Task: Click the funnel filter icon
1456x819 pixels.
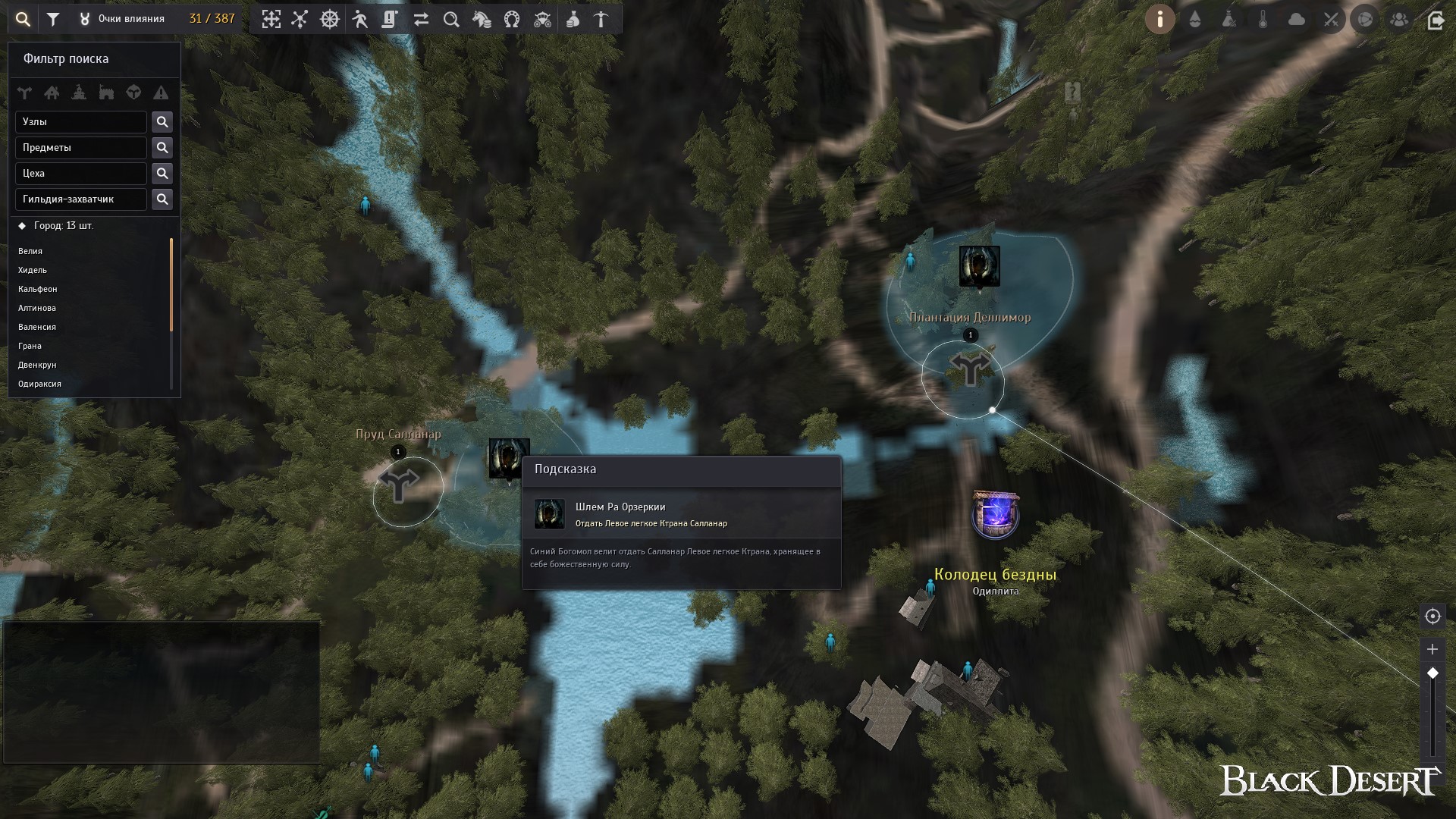Action: pos(53,20)
